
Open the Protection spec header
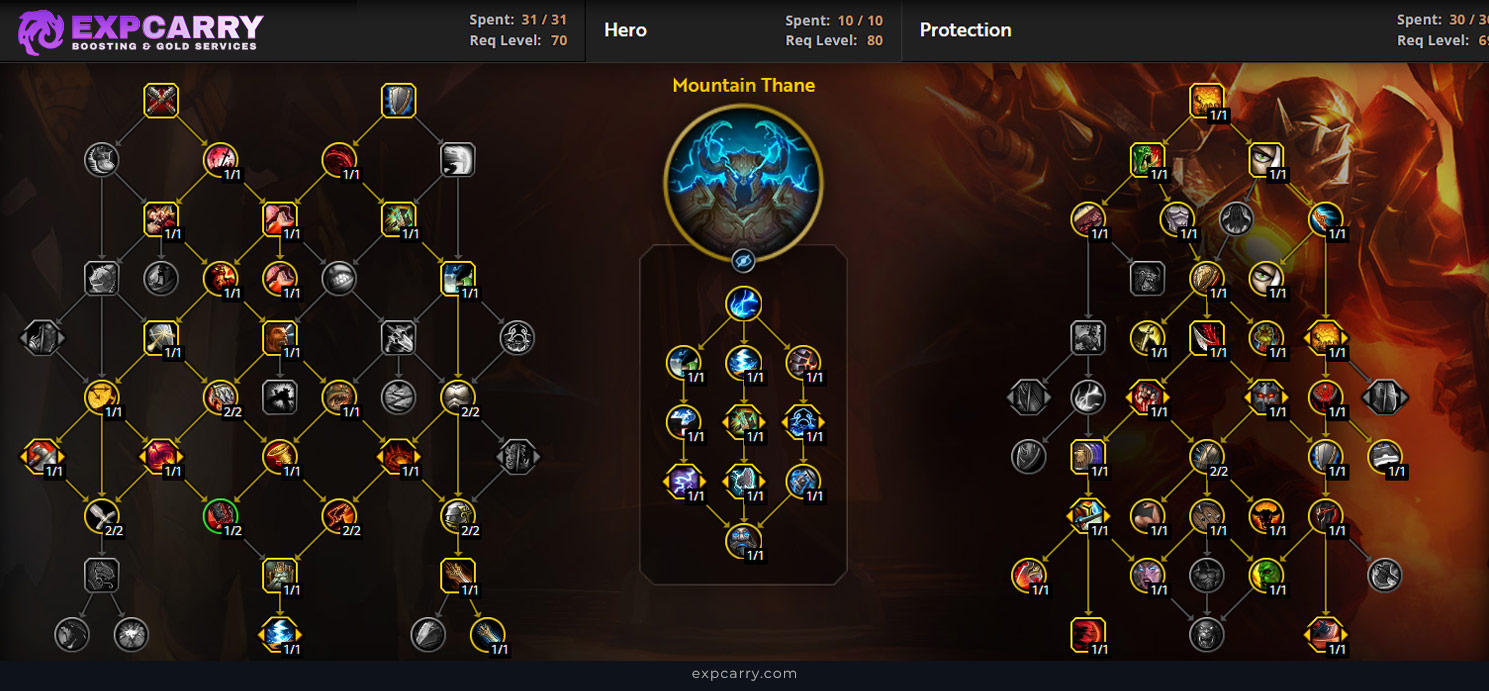[x=965, y=30]
